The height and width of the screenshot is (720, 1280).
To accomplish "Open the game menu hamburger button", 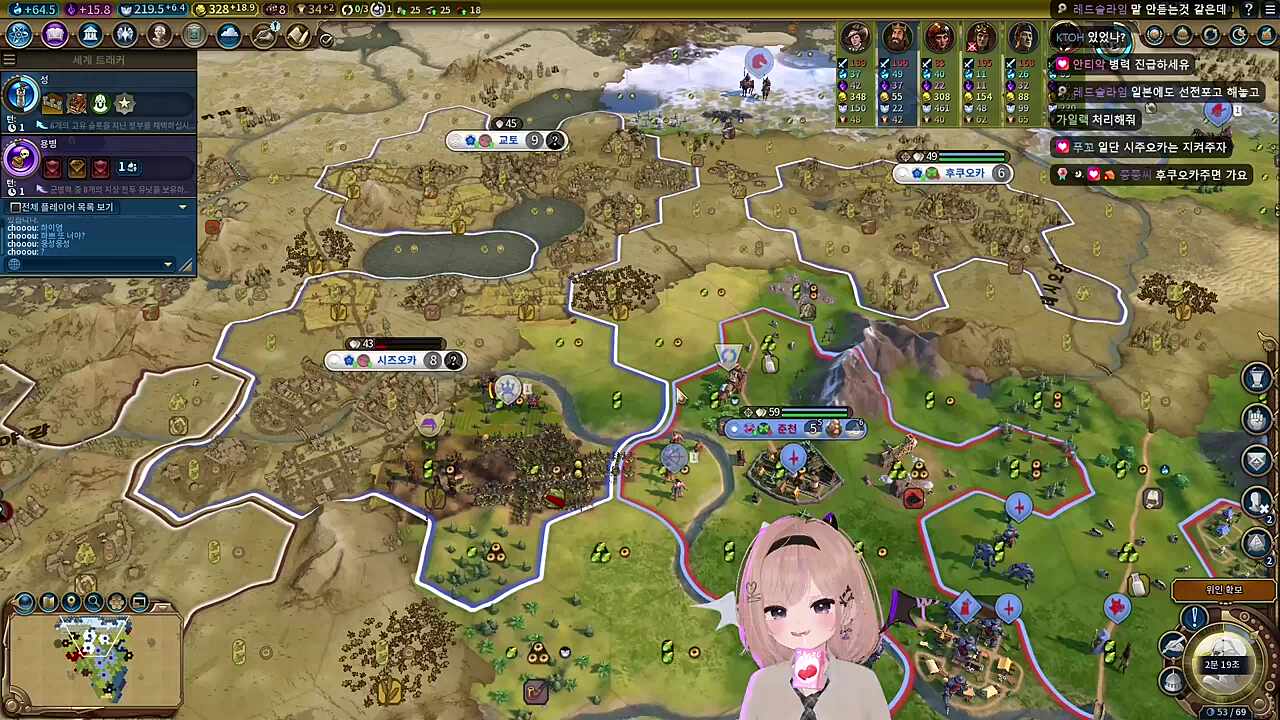I will 1269,9.
